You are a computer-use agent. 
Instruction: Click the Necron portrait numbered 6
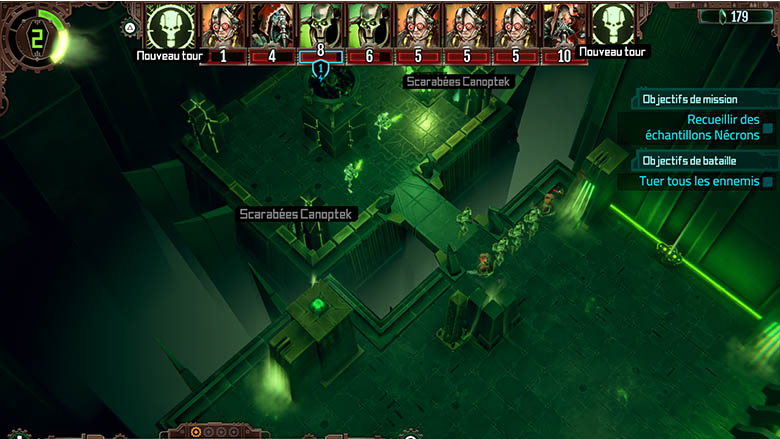[369, 26]
